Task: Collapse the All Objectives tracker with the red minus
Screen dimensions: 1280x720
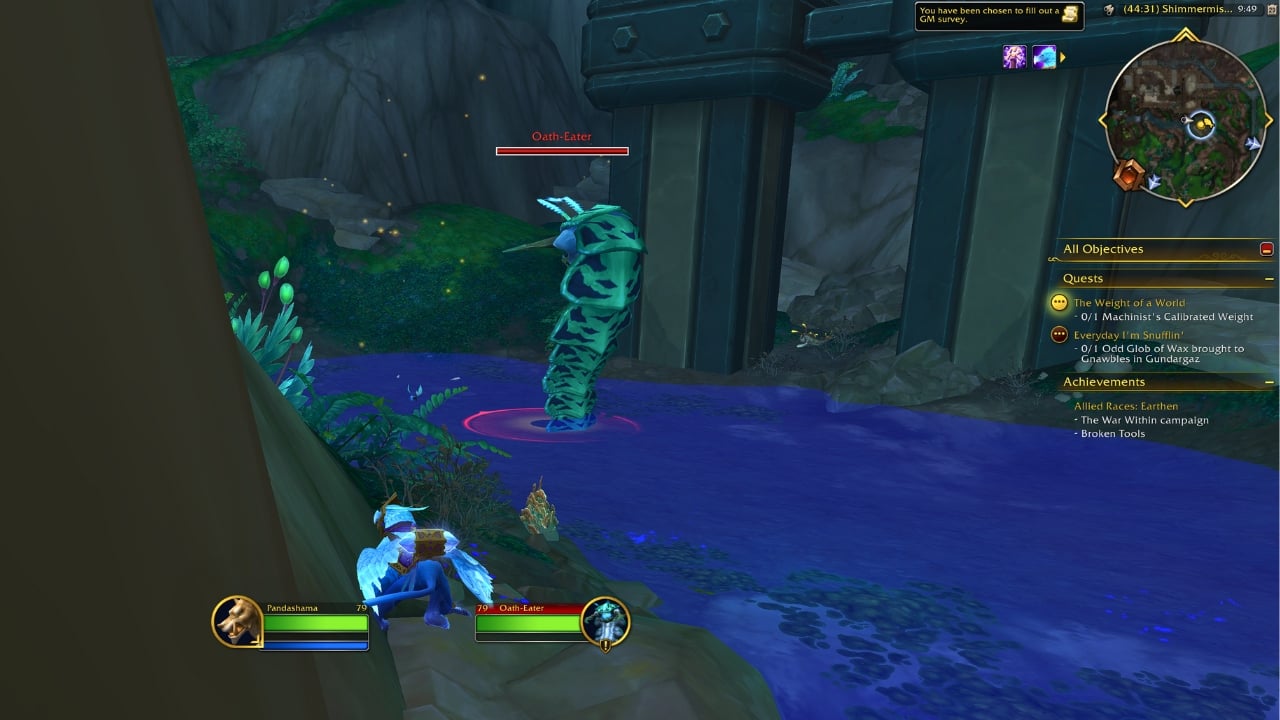Action: coord(1268,248)
